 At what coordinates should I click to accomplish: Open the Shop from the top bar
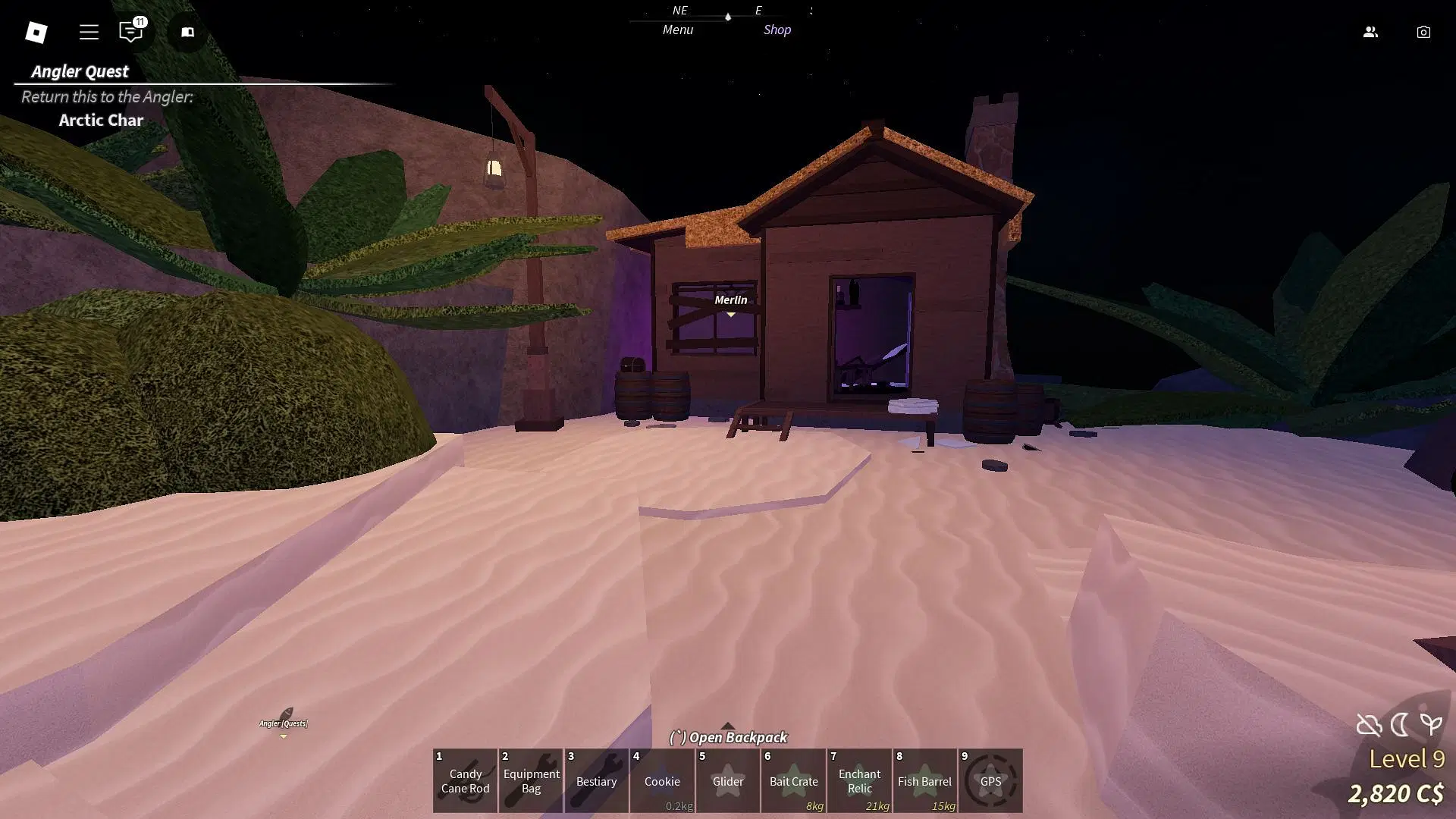coord(777,30)
